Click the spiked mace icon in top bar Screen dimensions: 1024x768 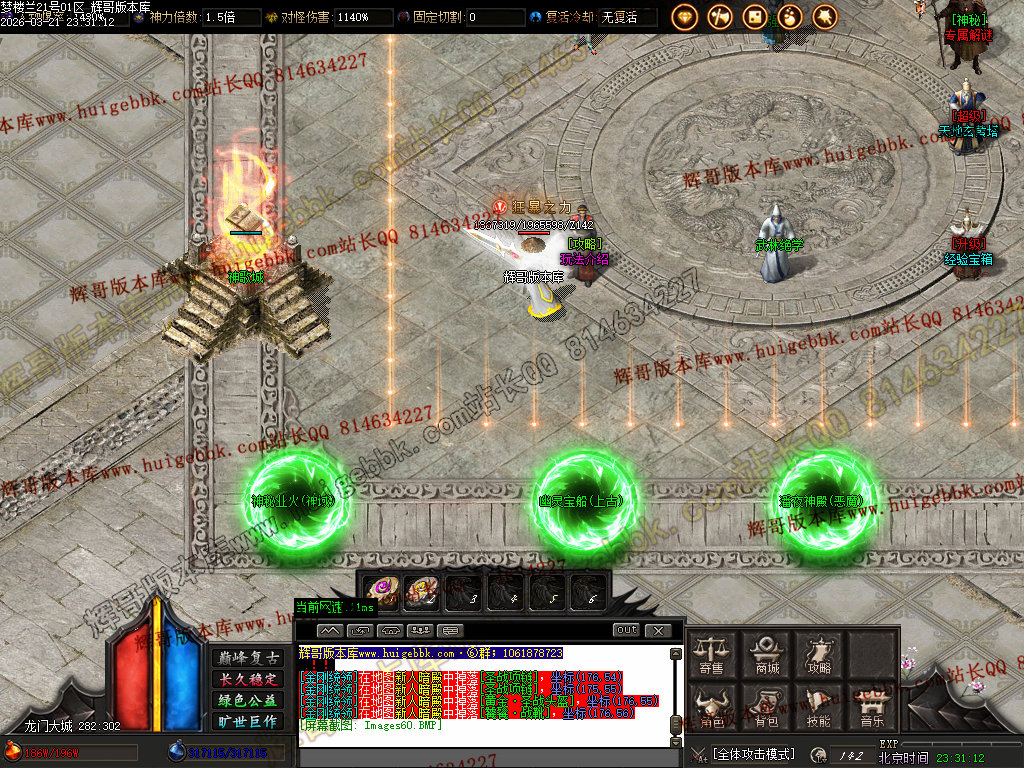(x=825, y=16)
